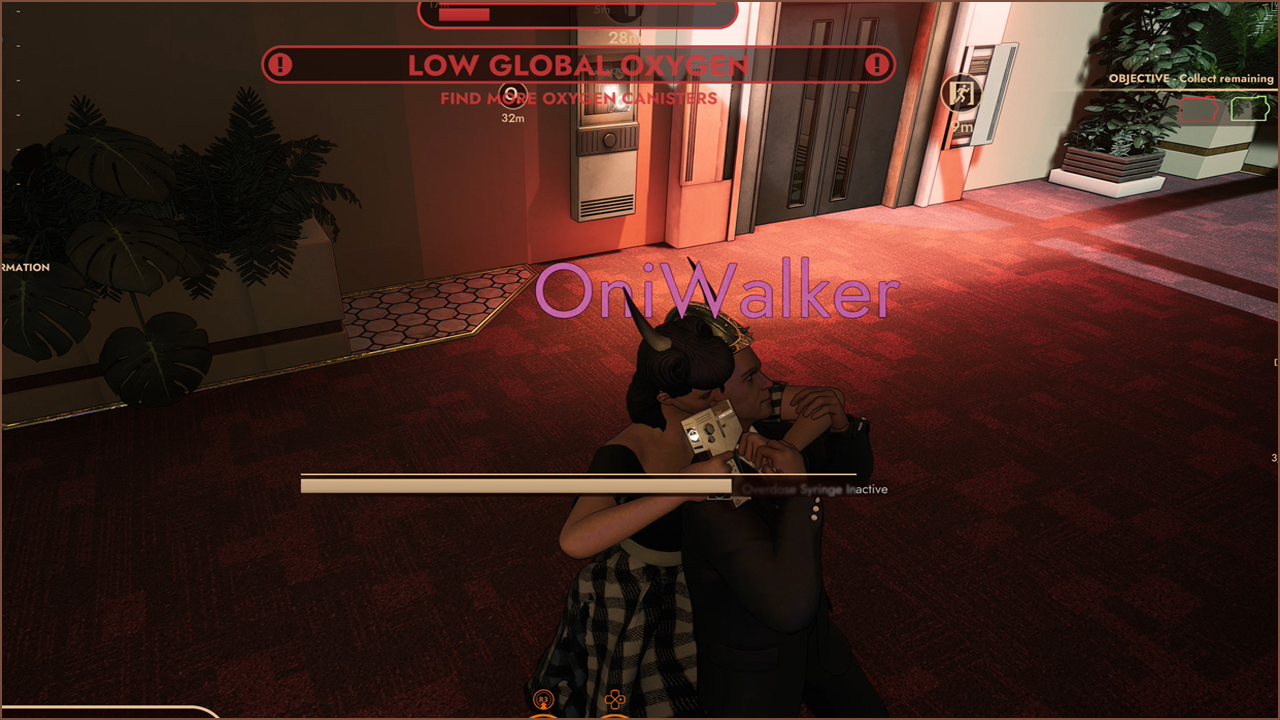The image size is (1280, 720).
Task: Click the red battery objective icon
Action: [1201, 109]
